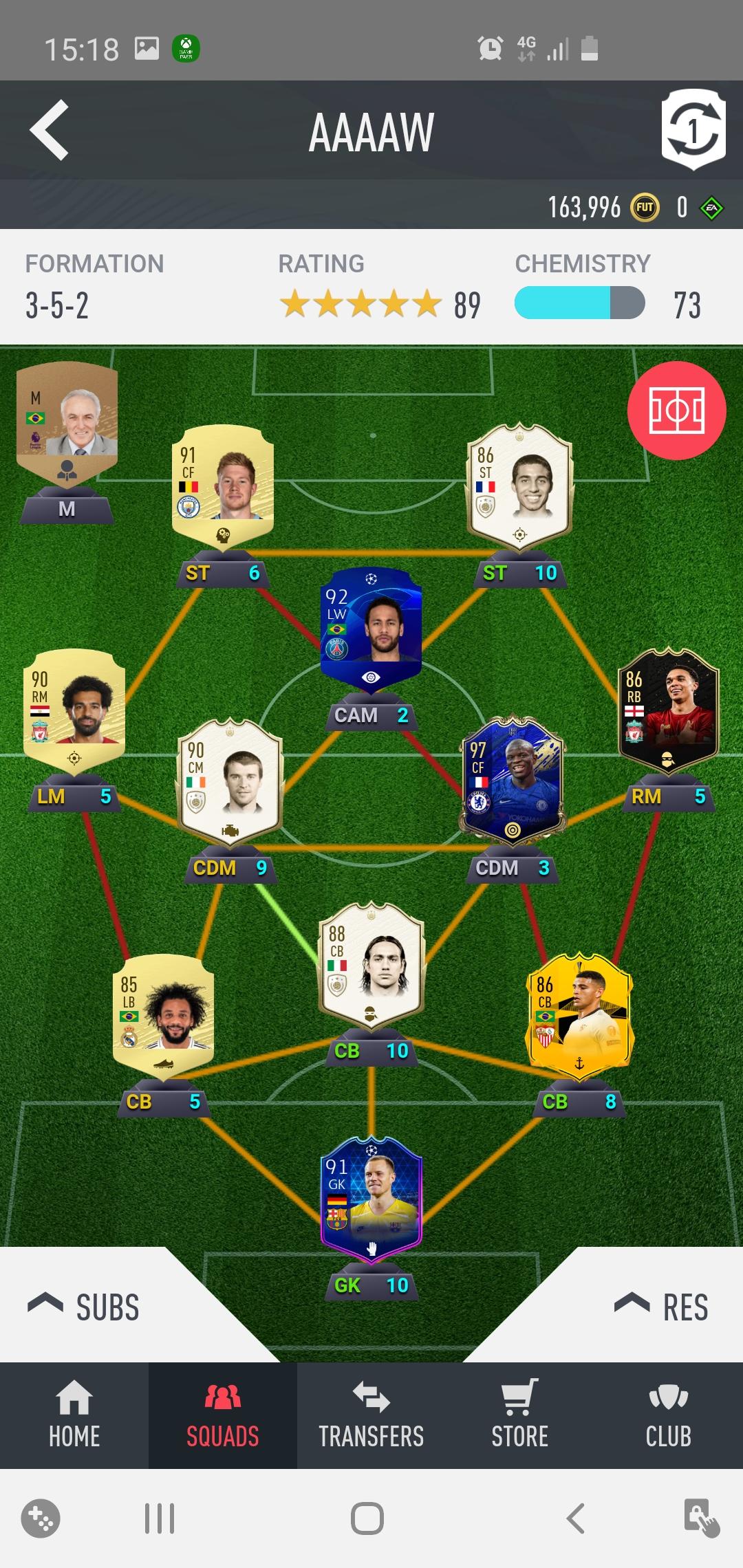Screen dimensions: 743x1568
Task: Tap the Android home navigation button
Action: coord(367,1518)
